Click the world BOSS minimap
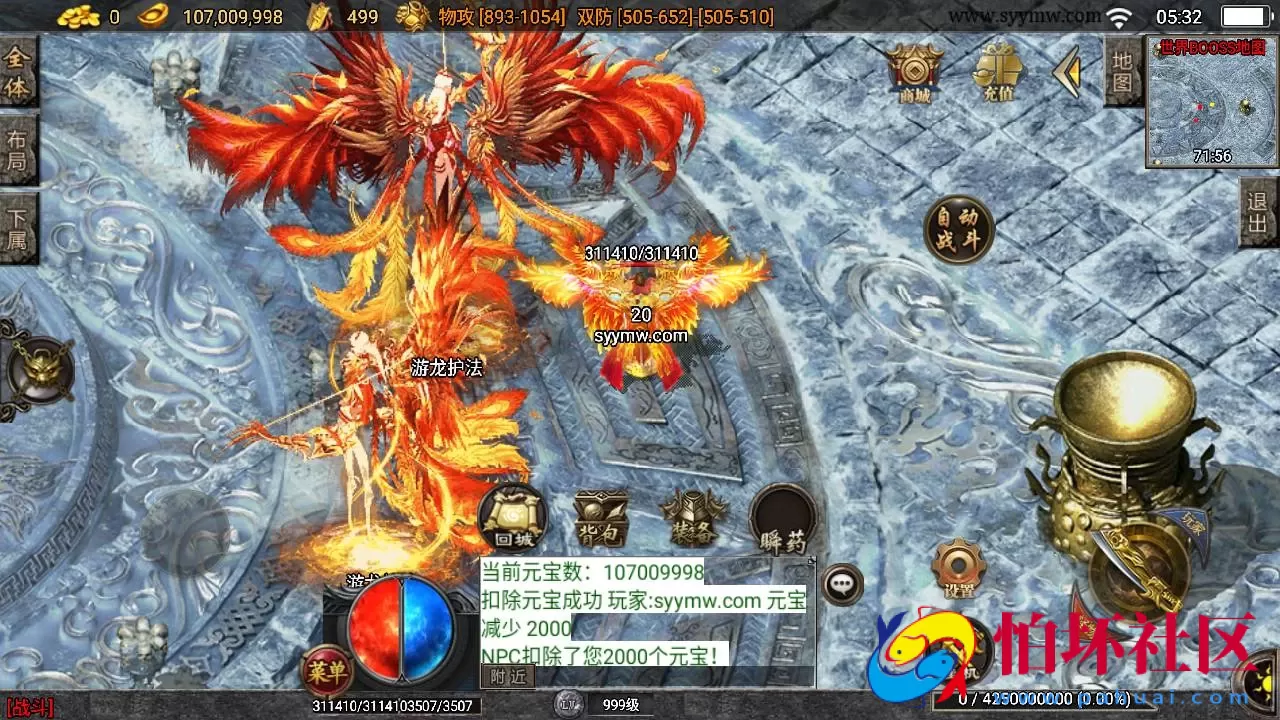The image size is (1280, 720). tap(1211, 105)
